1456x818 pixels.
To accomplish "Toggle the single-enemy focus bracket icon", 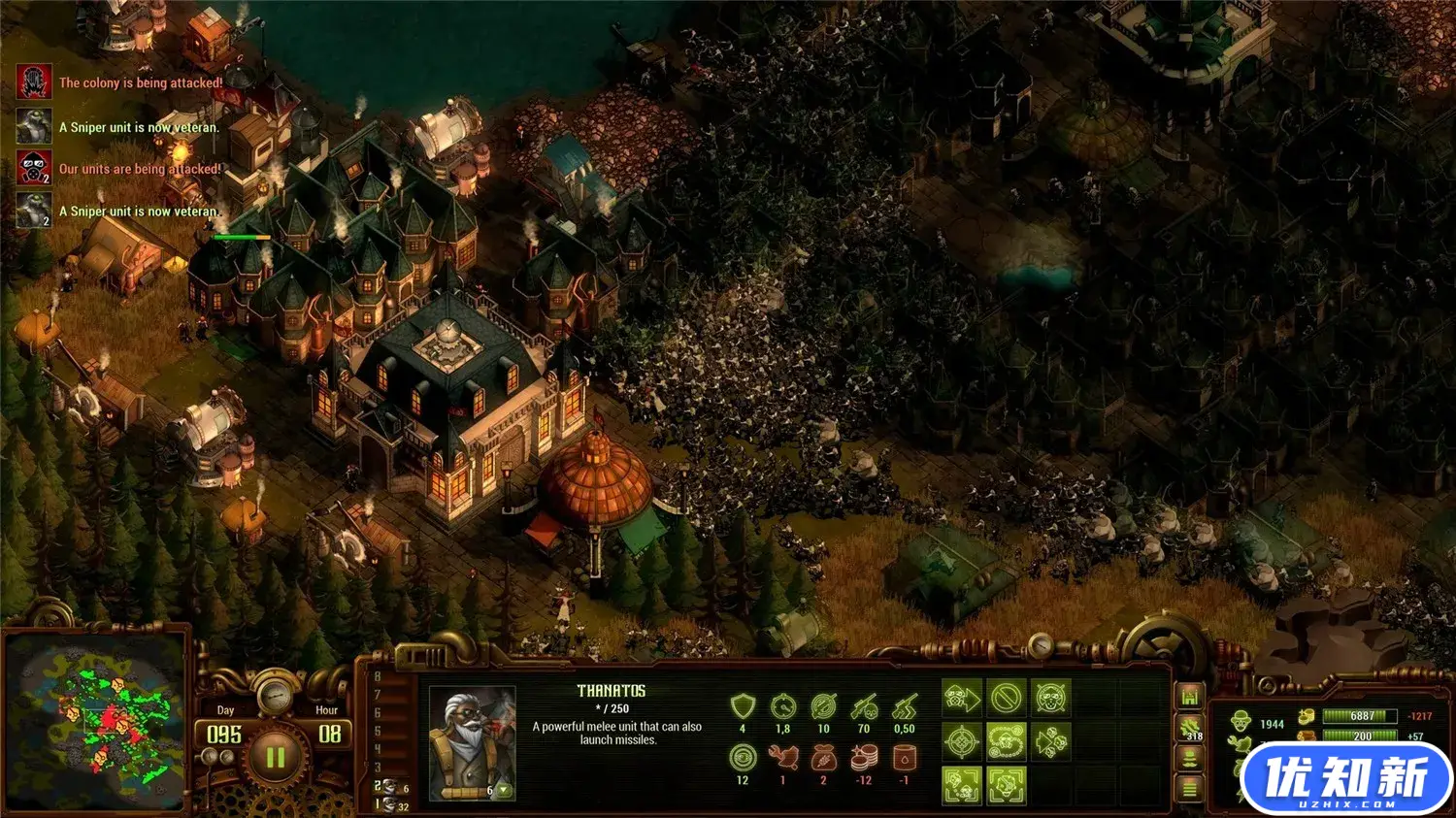I will tap(1007, 786).
